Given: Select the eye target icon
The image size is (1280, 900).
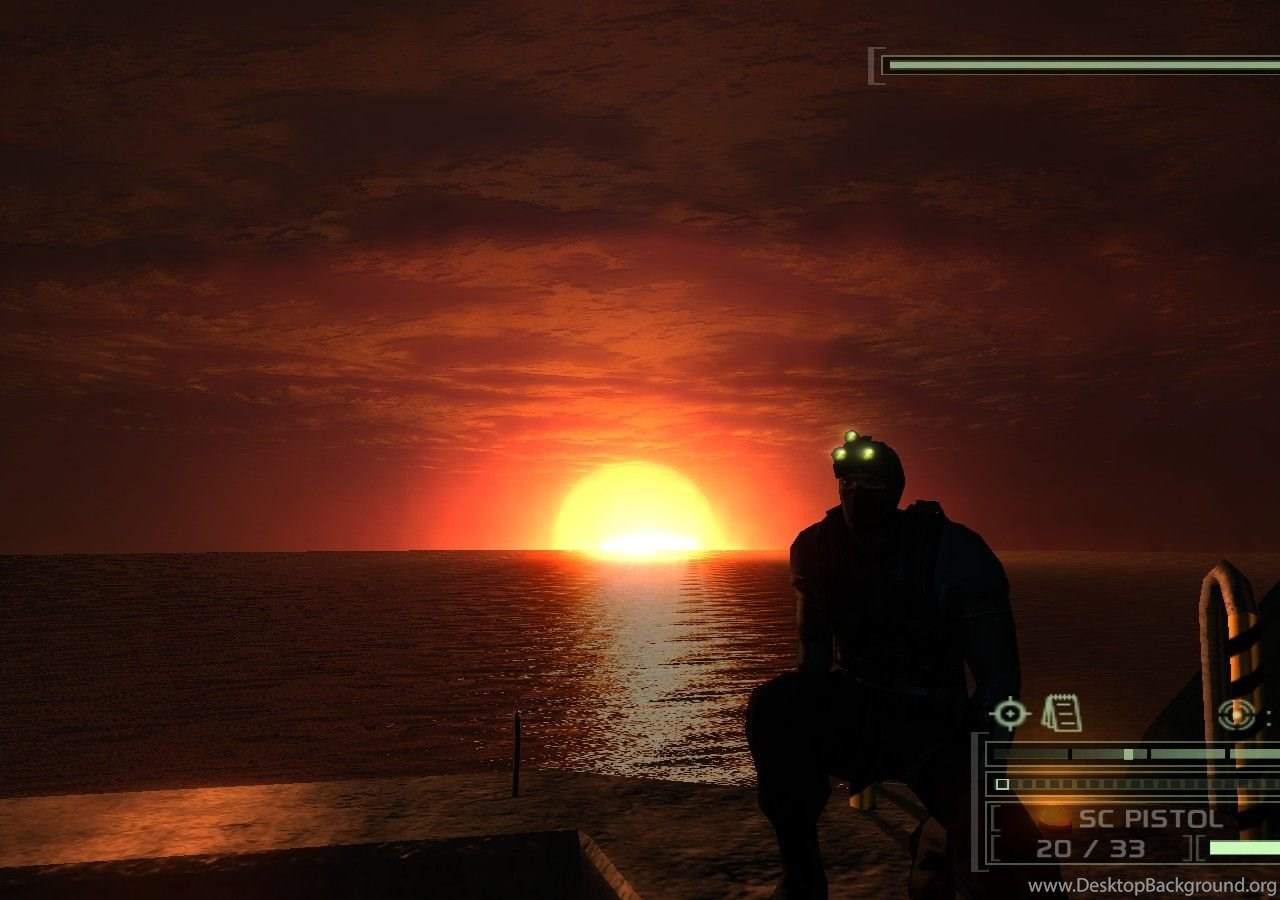Looking at the screenshot, I should [1237, 714].
